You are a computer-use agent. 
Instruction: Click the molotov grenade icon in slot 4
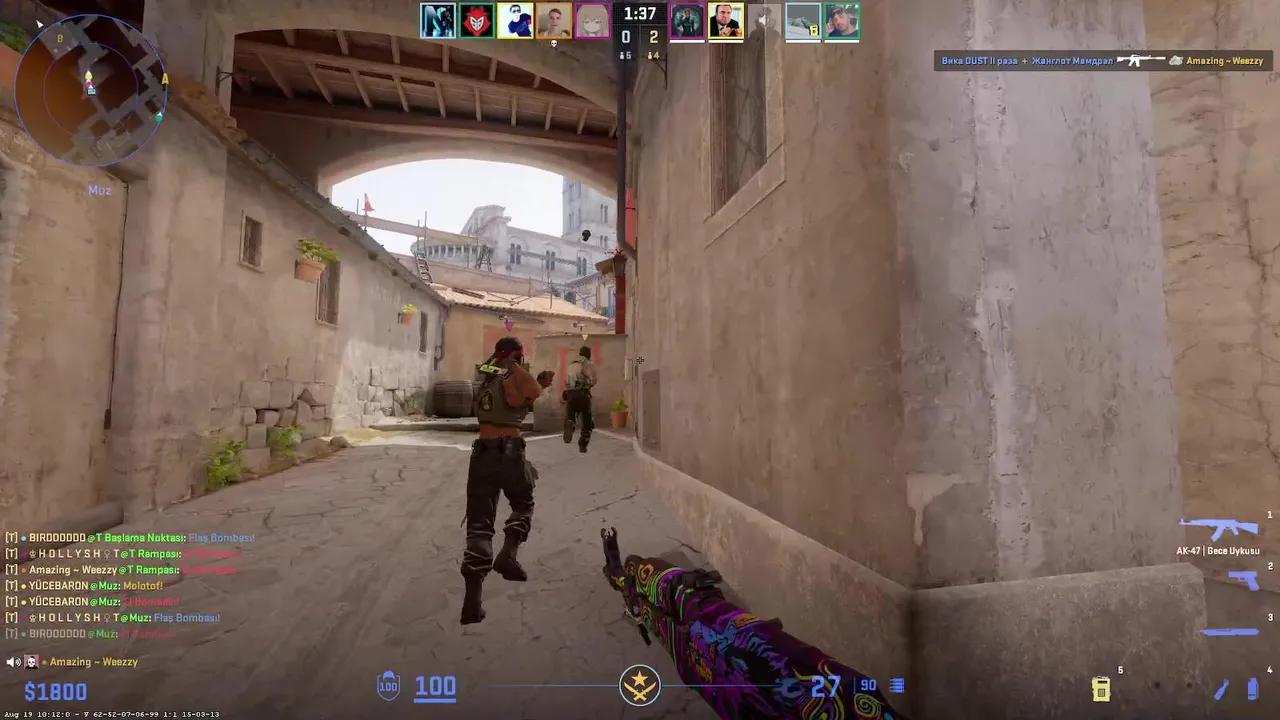[1221, 690]
